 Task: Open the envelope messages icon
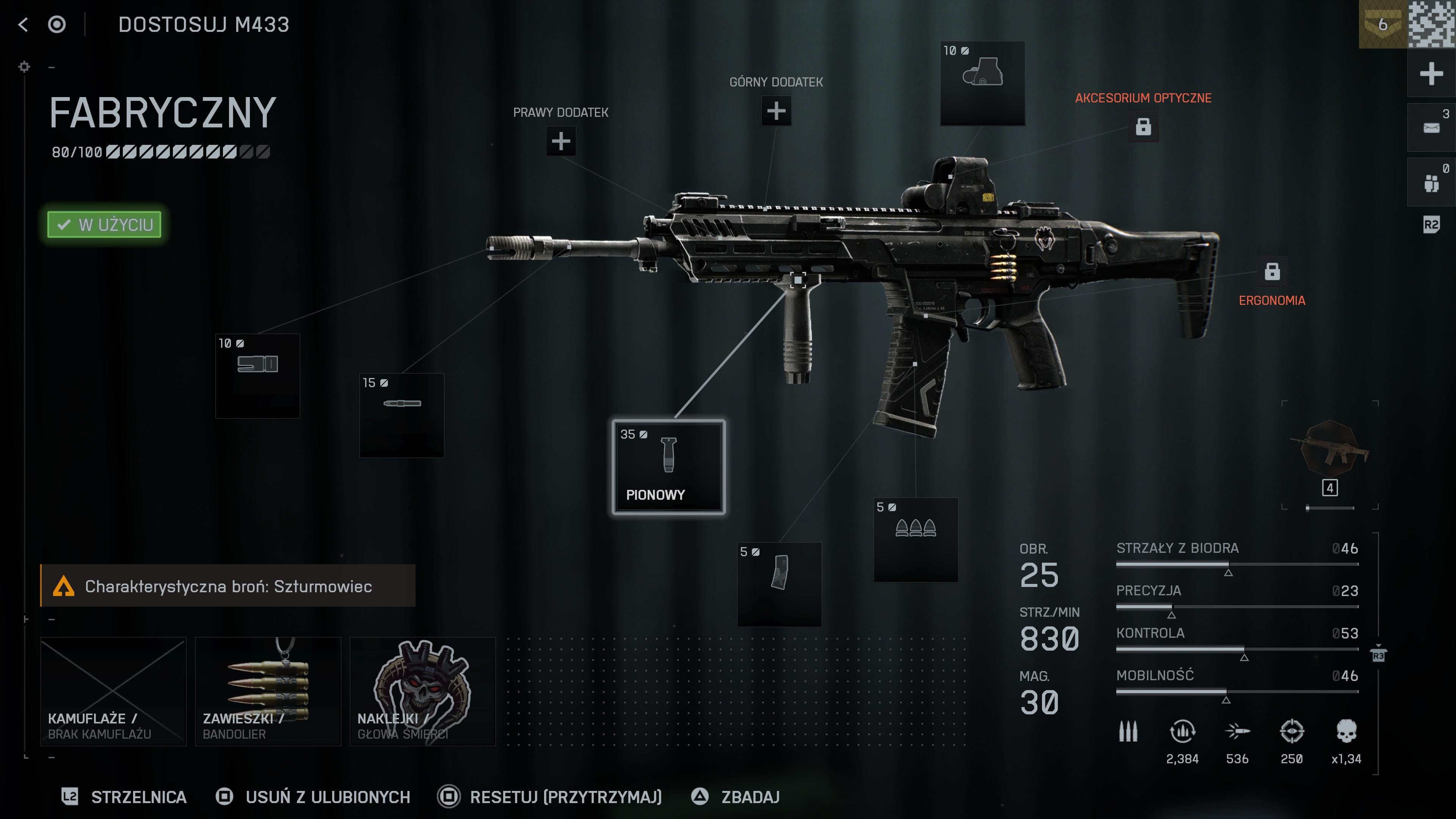[1431, 128]
